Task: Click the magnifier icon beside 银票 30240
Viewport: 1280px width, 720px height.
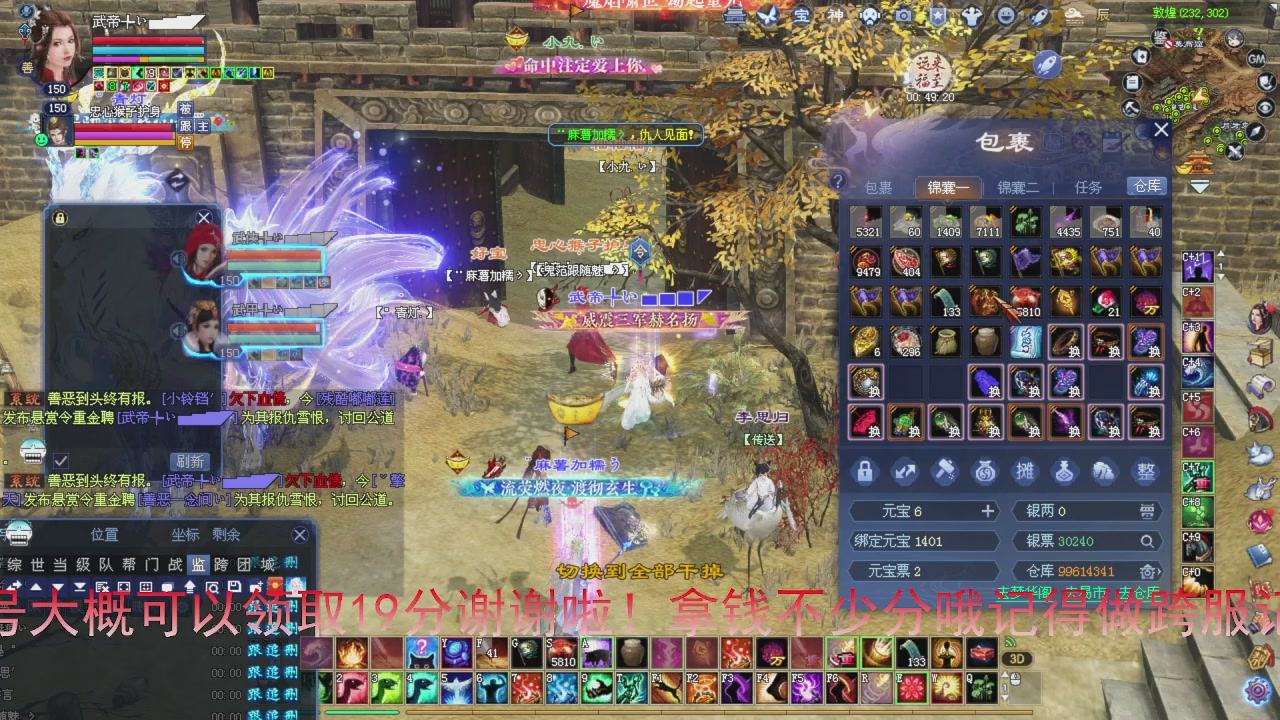Action: tap(1148, 541)
